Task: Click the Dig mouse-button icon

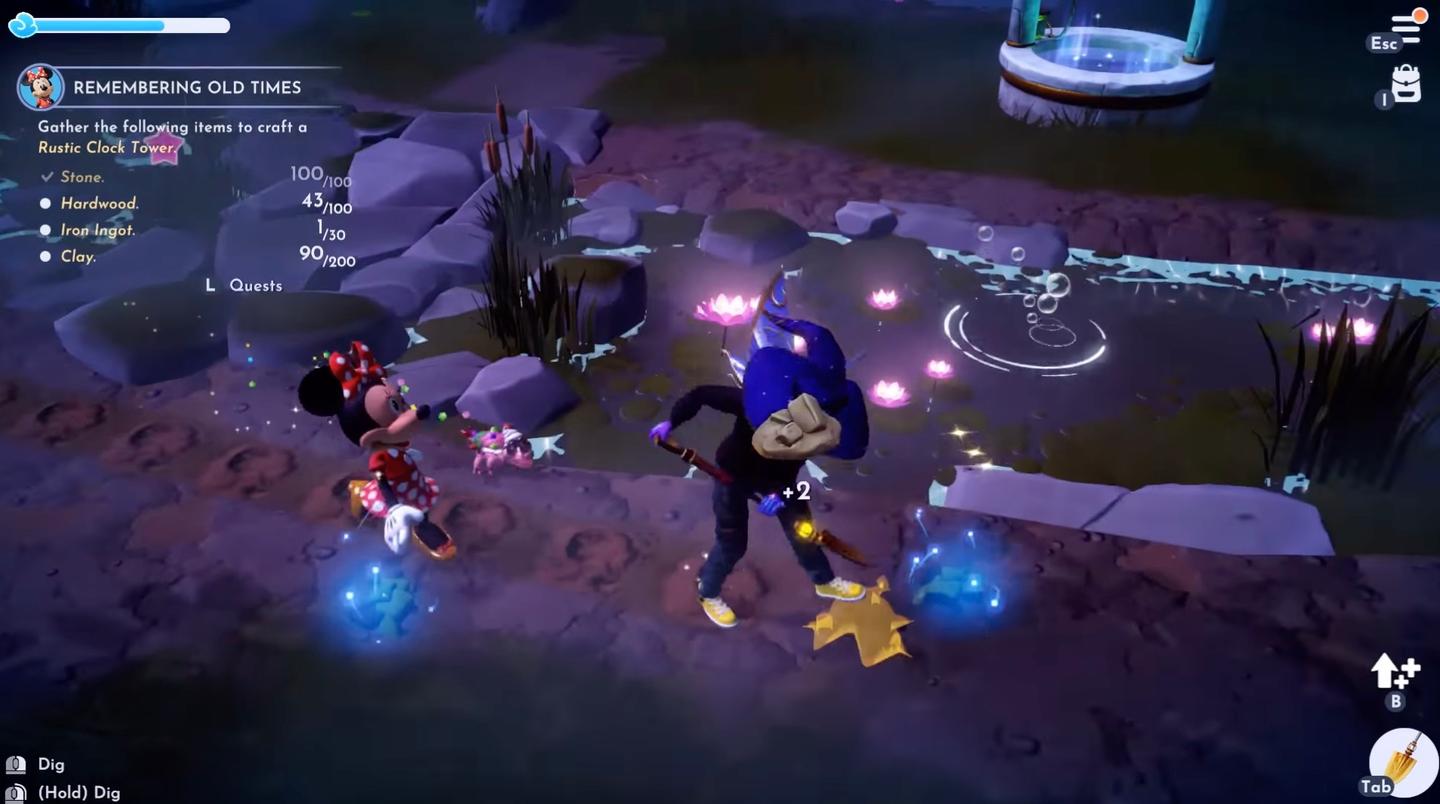Action: pyautogui.click(x=14, y=763)
